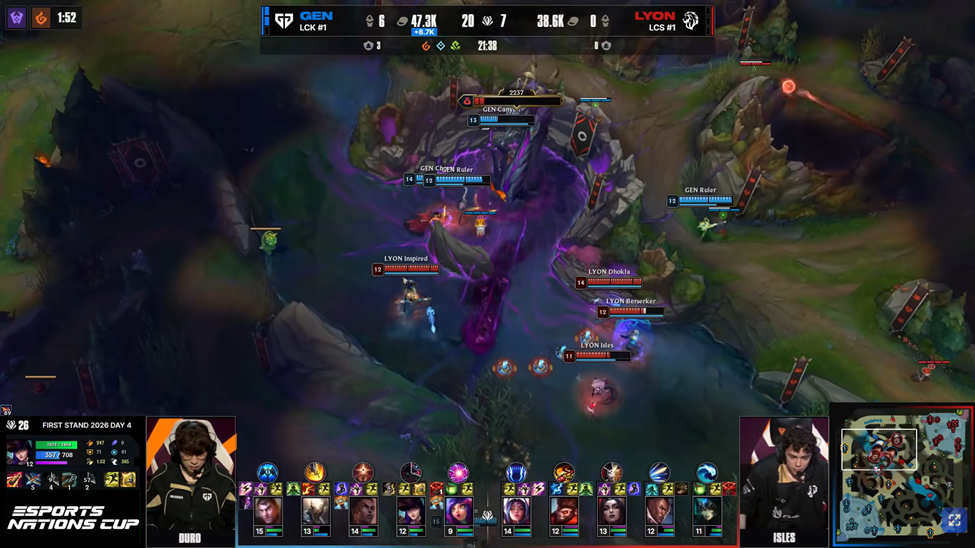
Task: Click the yellow Flash spell in stats panel
Action: point(112,481)
